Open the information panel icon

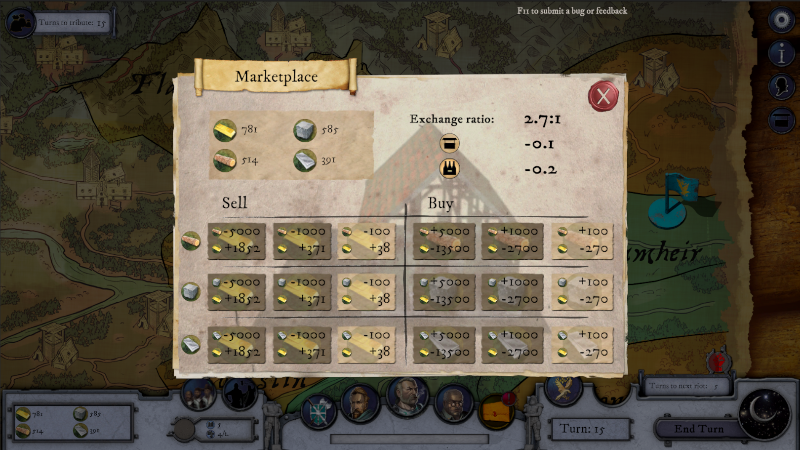click(x=782, y=53)
